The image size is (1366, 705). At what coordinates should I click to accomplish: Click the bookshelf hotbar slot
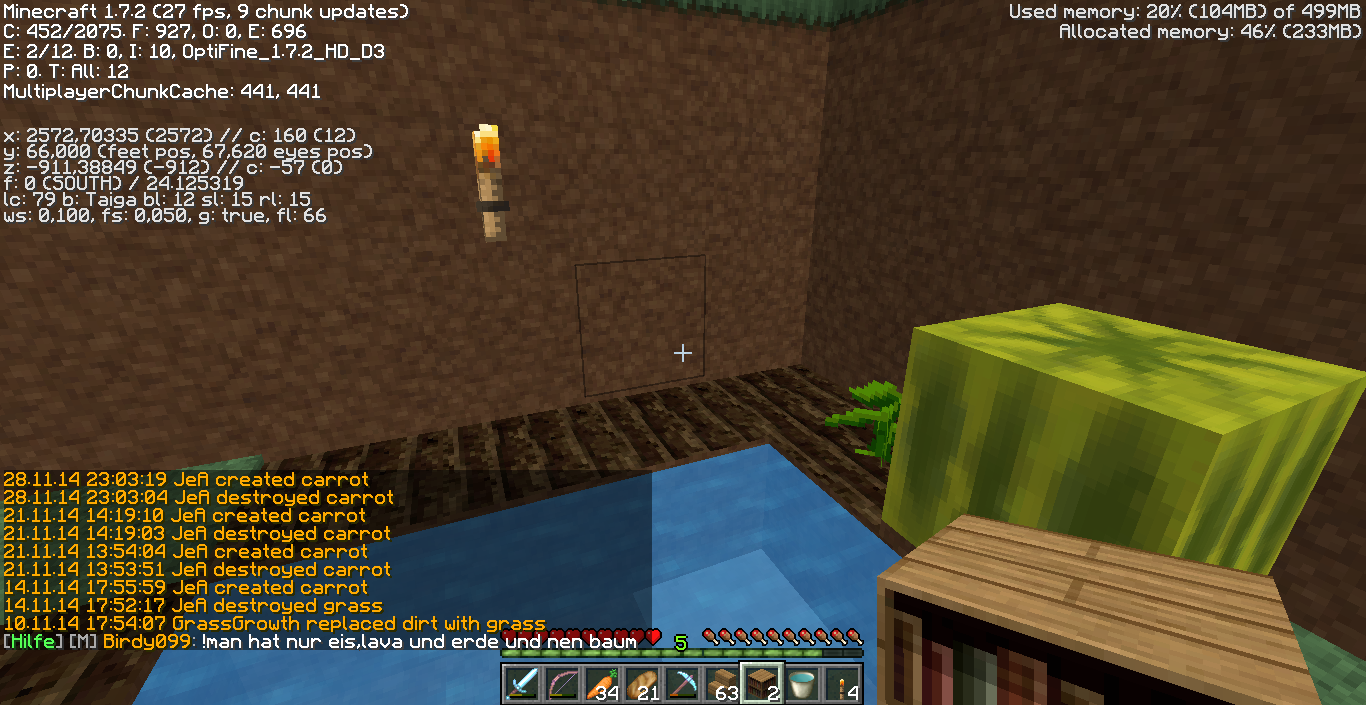pos(763,684)
